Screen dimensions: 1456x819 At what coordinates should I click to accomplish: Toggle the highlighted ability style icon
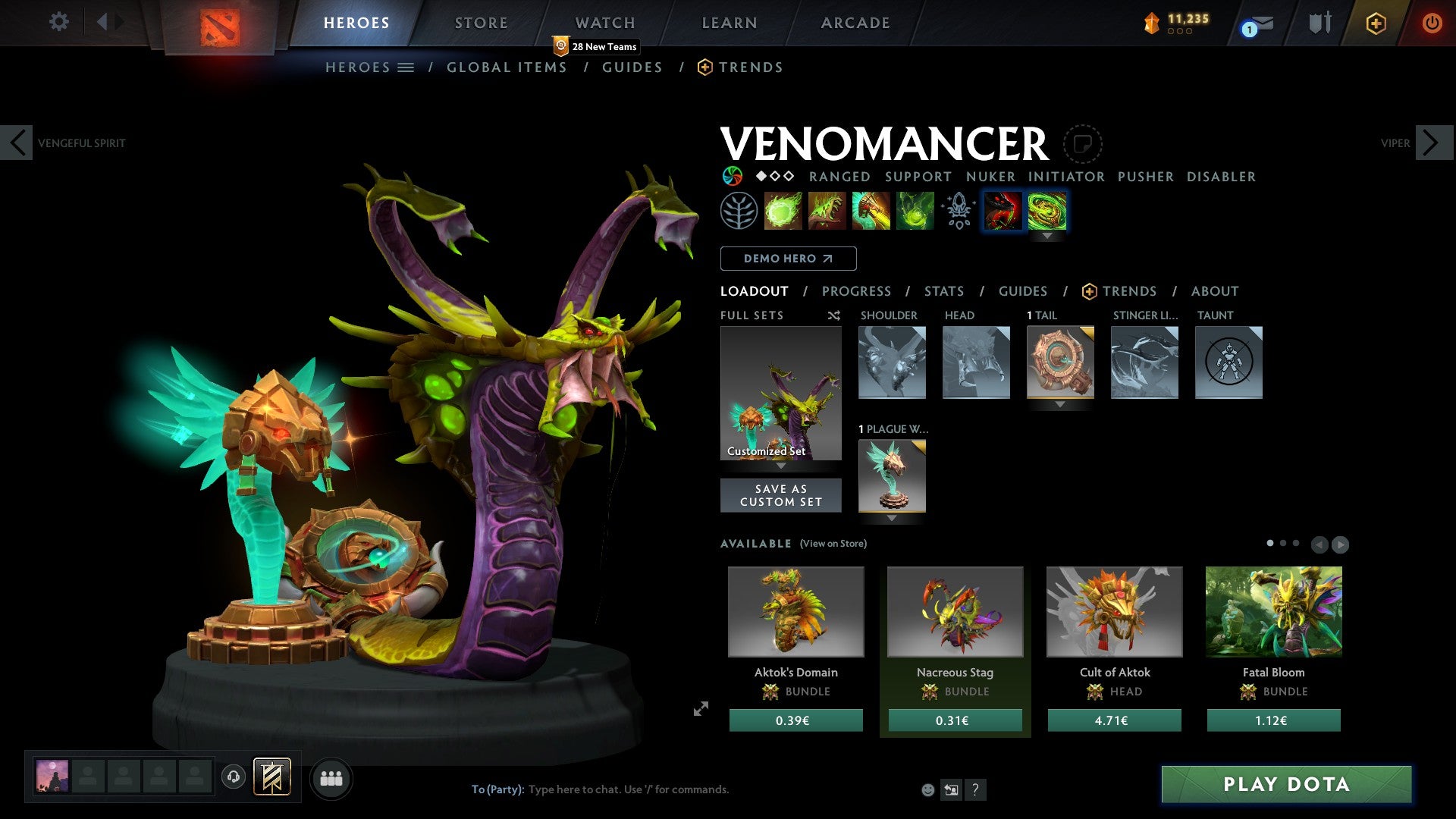coord(1003,211)
